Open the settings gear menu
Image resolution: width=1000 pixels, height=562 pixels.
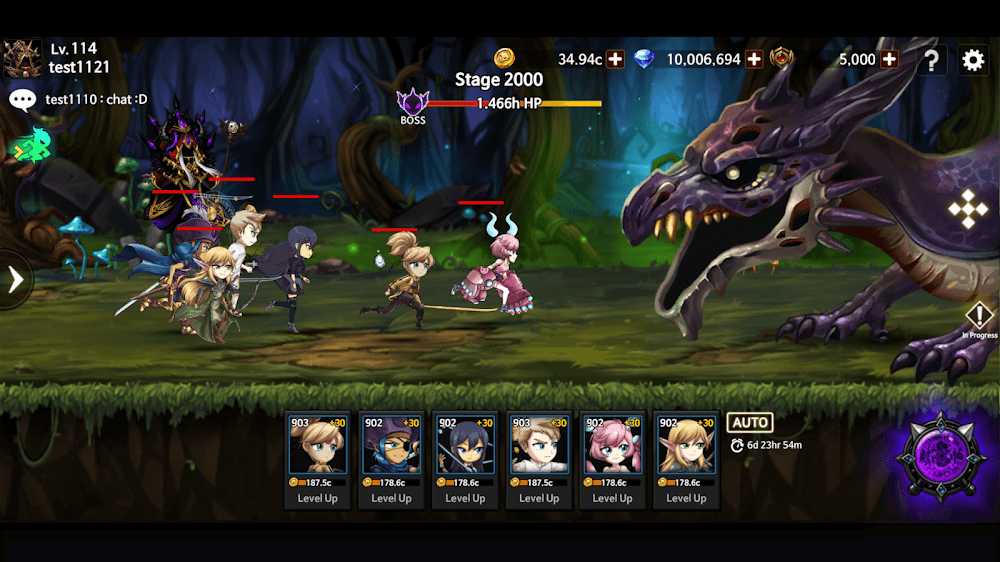(972, 60)
